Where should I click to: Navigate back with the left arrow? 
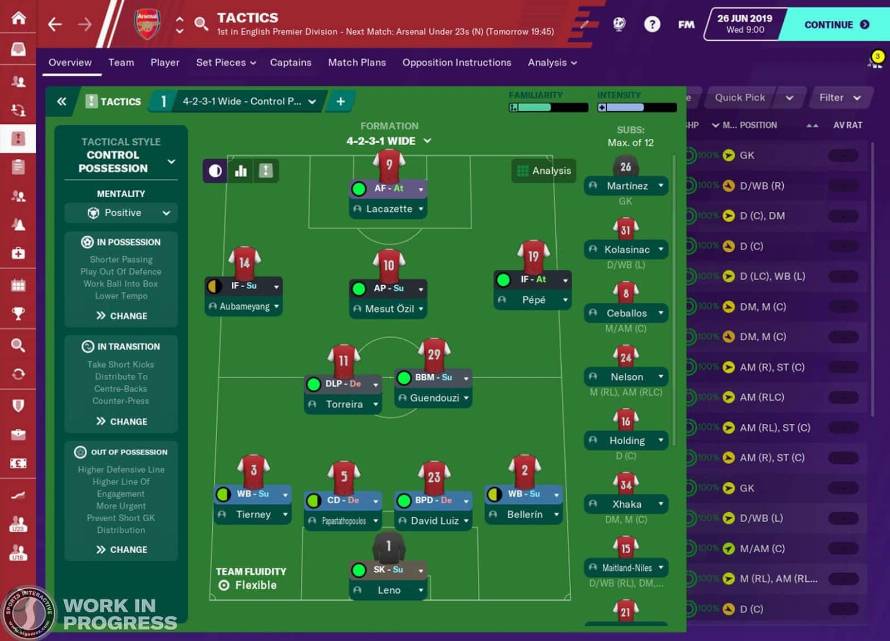point(55,24)
